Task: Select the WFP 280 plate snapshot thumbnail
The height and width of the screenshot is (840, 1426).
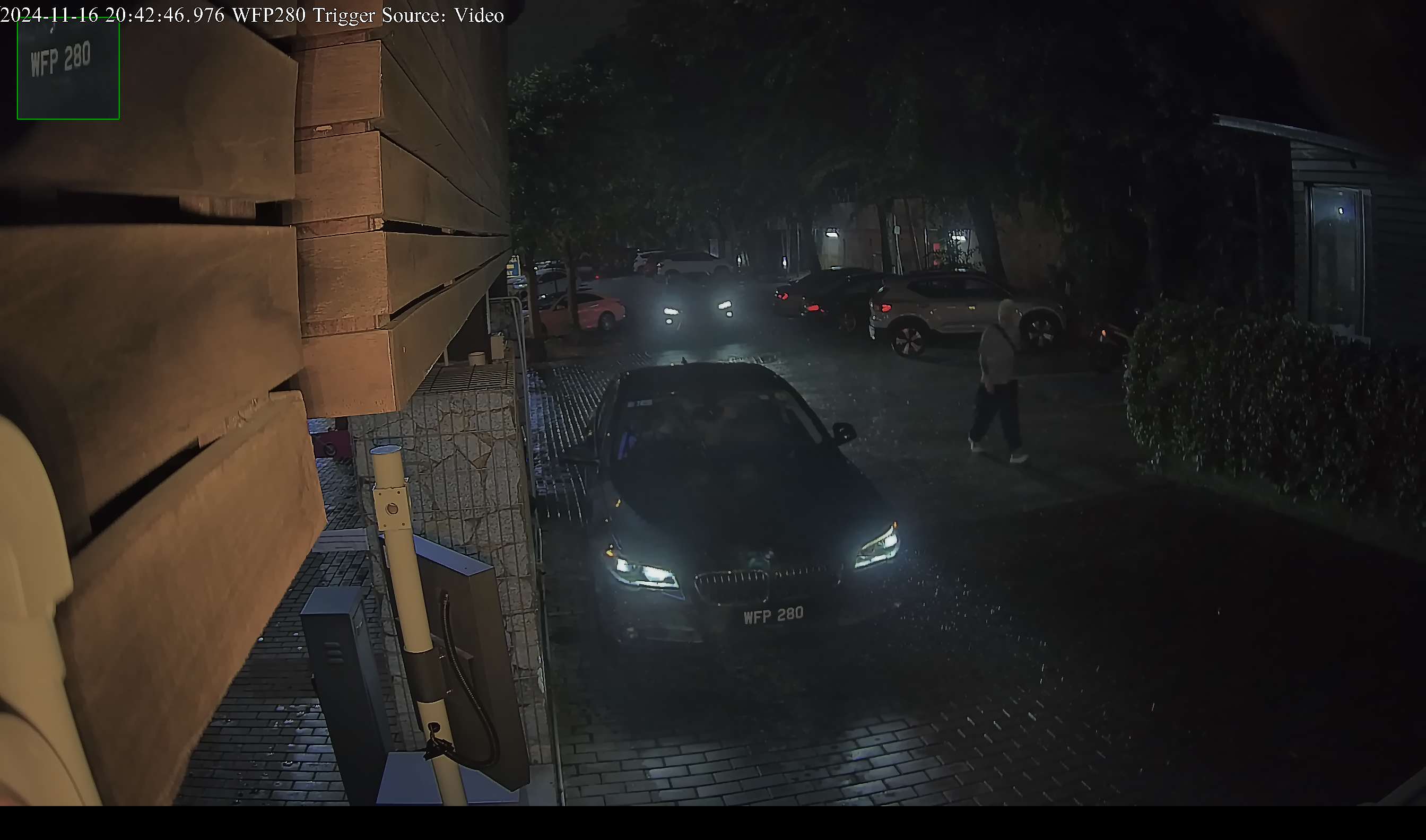Action: 68,68
